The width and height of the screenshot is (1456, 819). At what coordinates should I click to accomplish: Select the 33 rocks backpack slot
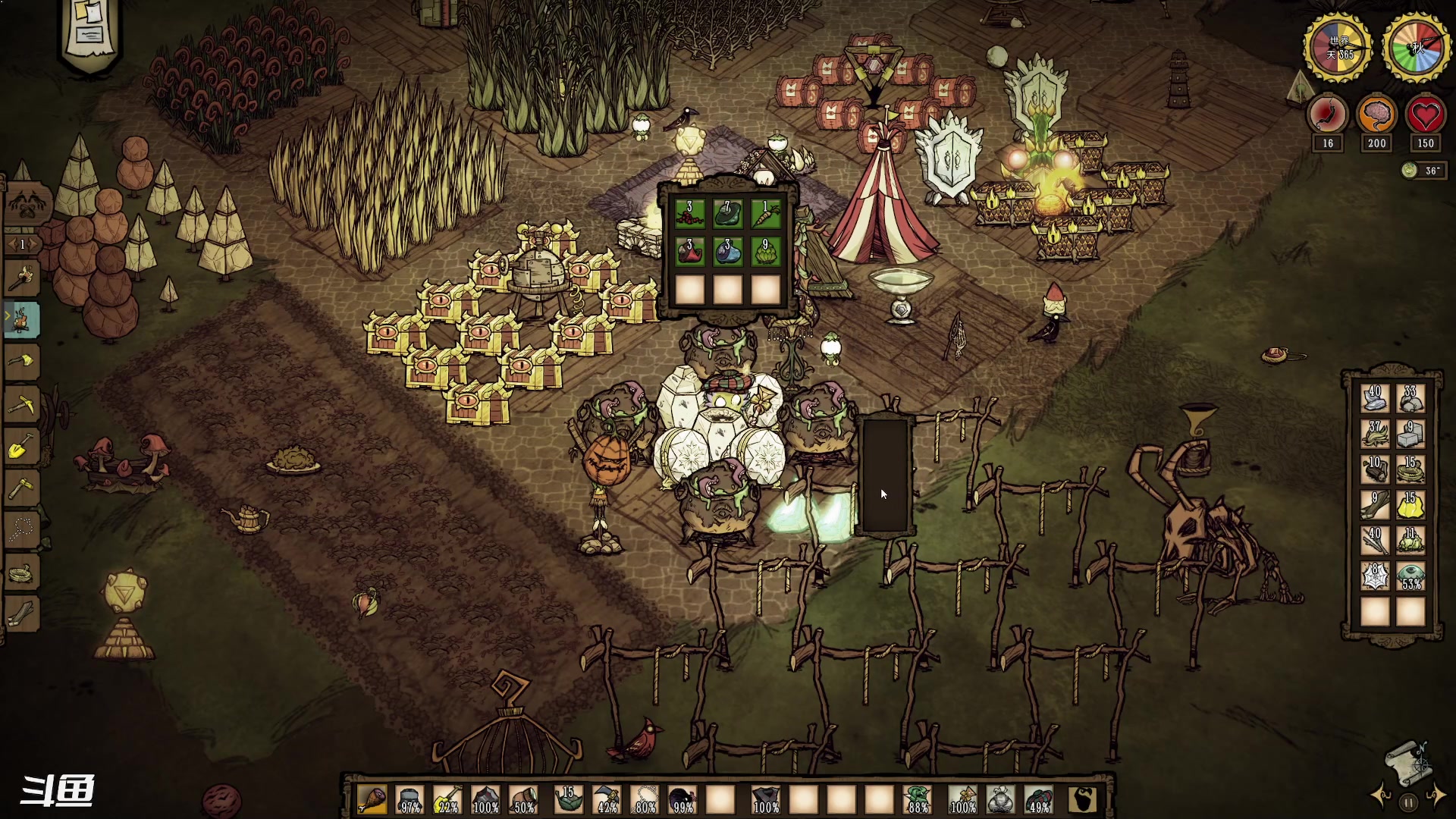coord(1410,399)
